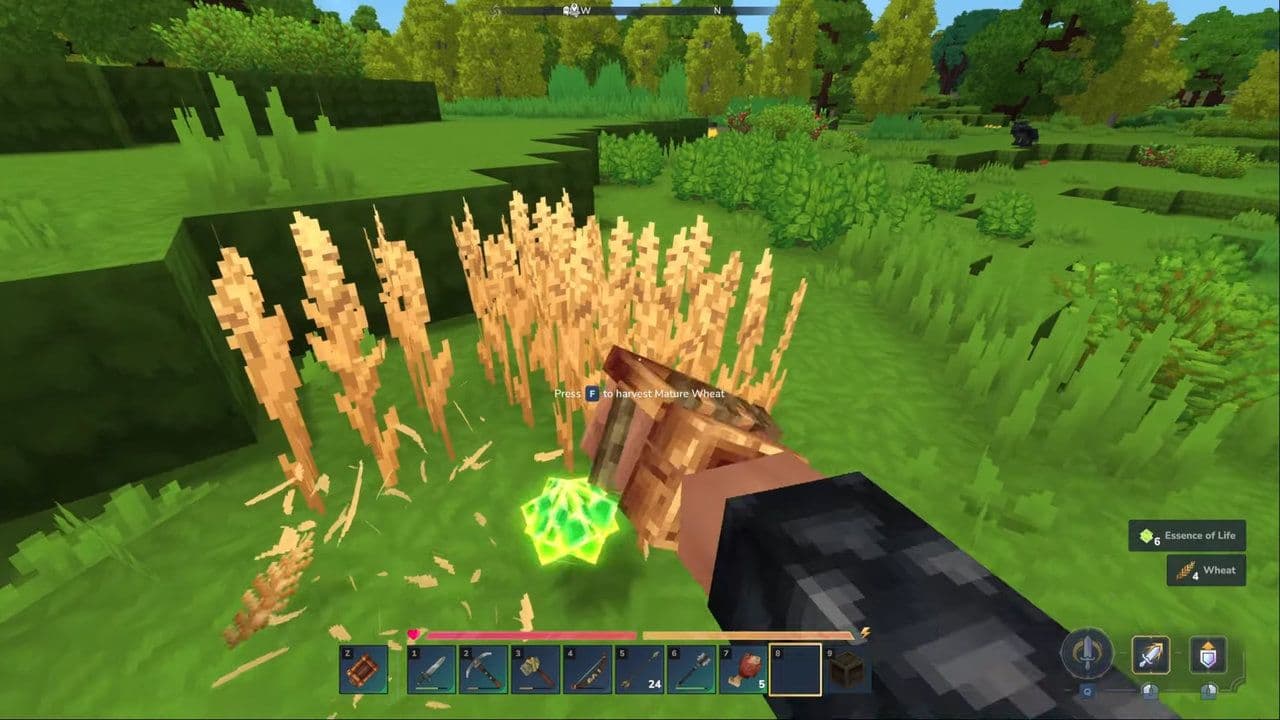Click the compass bar
The image size is (1280, 720).
640,10
